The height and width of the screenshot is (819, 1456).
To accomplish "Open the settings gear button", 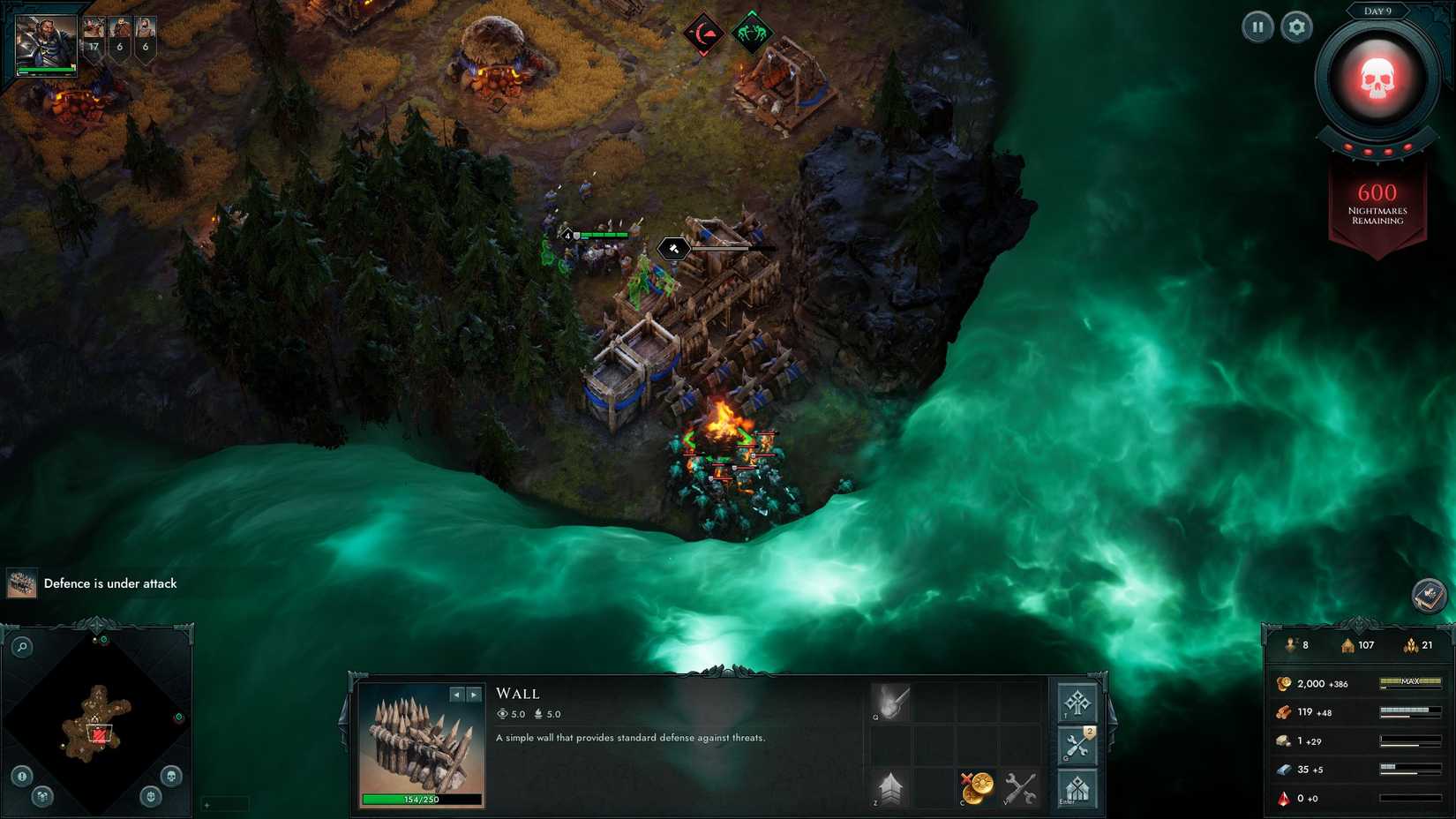I will coord(1295,27).
